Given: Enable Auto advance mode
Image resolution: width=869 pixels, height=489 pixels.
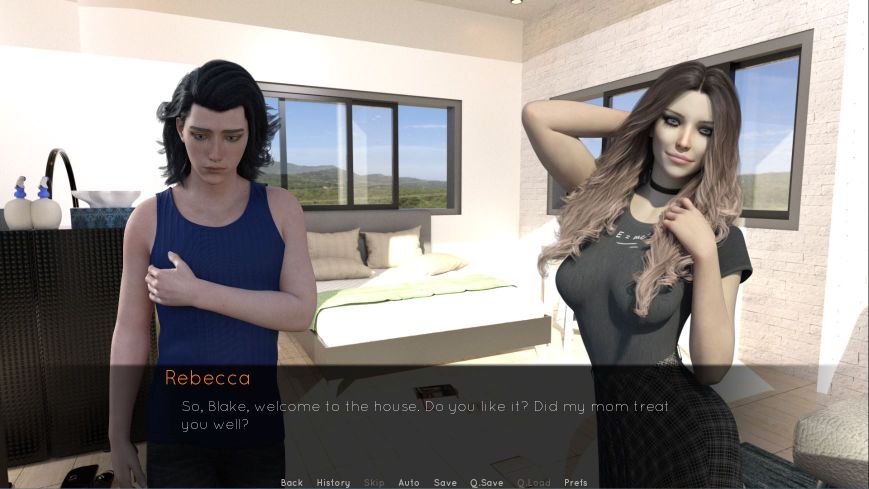Looking at the screenshot, I should click(409, 483).
